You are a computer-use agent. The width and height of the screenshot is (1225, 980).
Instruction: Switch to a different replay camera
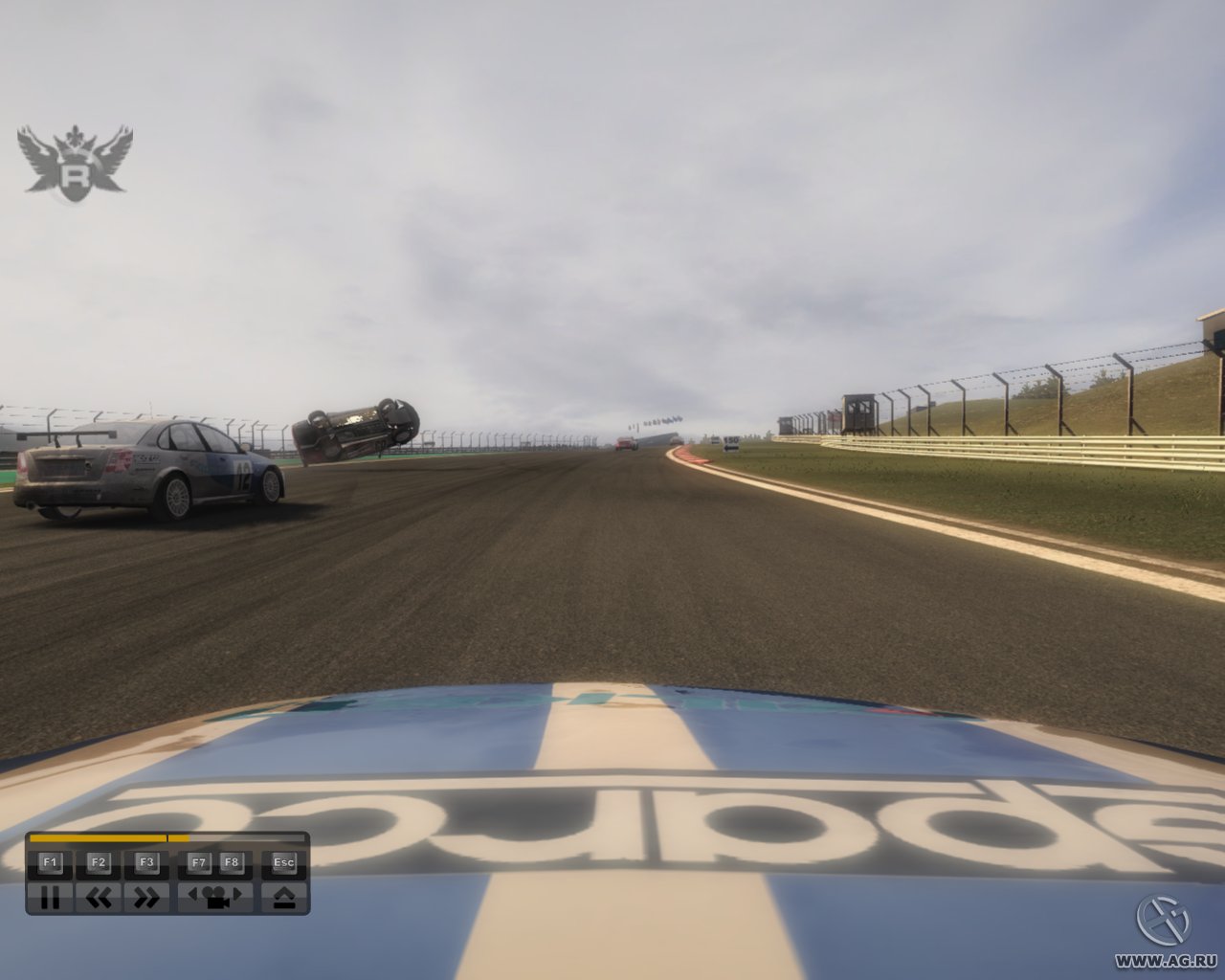pos(214,900)
